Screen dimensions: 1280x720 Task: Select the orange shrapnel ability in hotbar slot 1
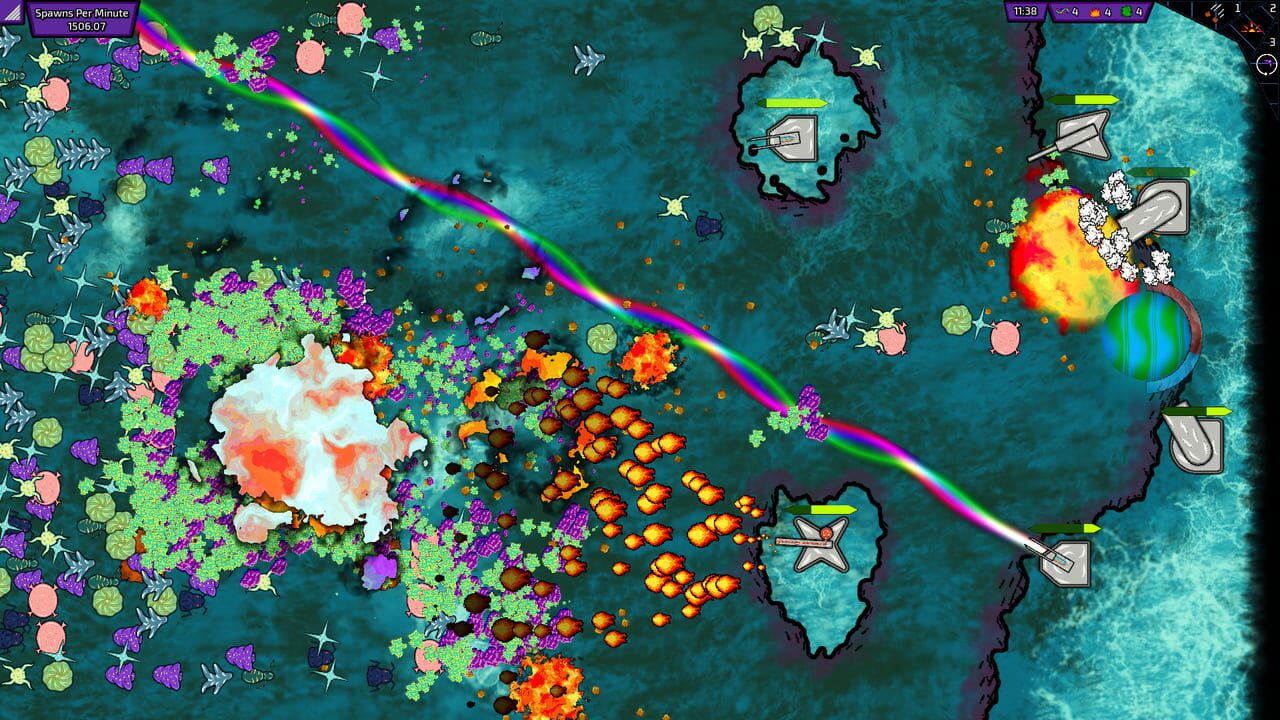pyautogui.click(x=1215, y=14)
